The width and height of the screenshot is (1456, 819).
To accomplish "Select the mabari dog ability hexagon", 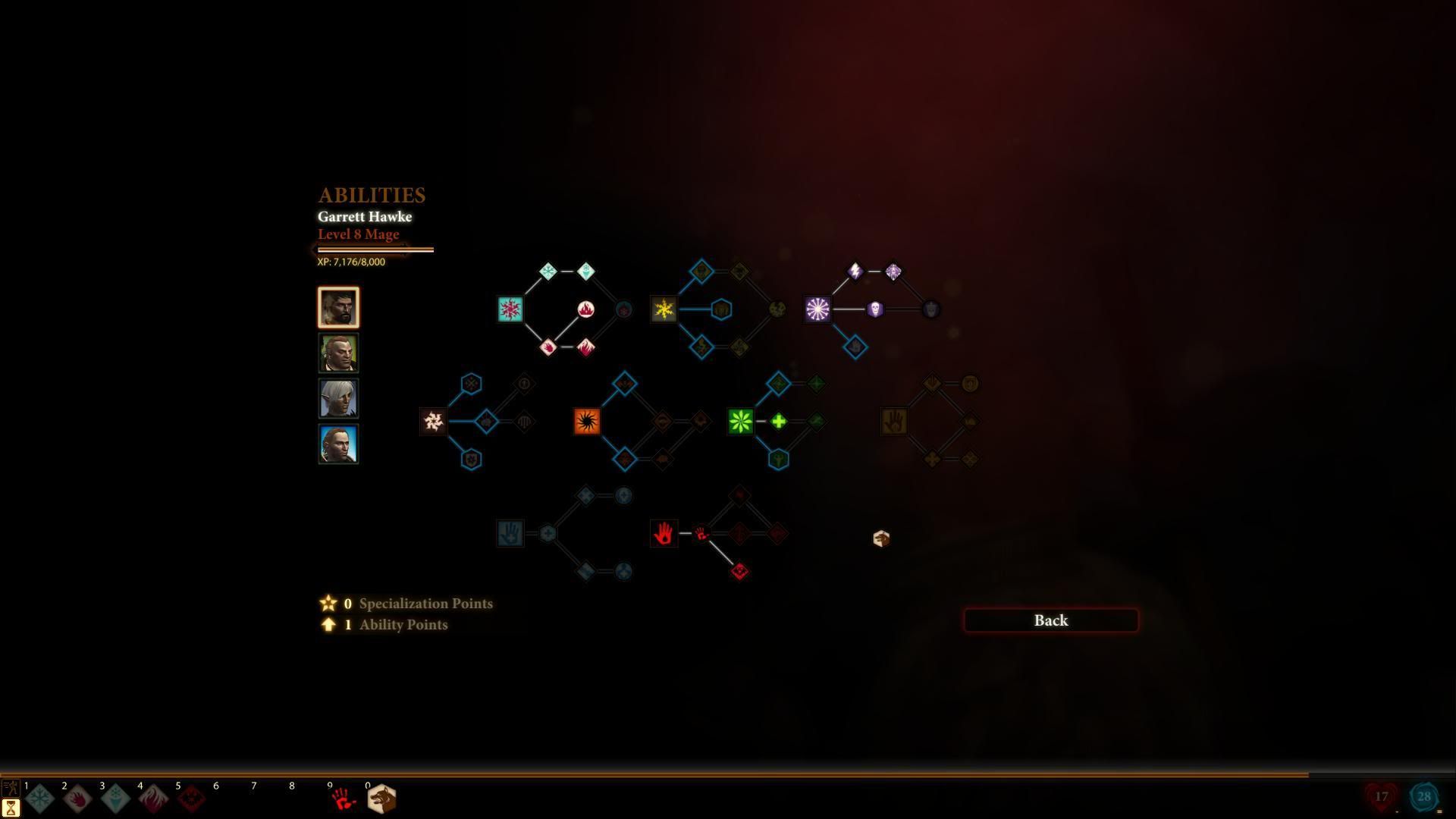I will pyautogui.click(x=881, y=538).
